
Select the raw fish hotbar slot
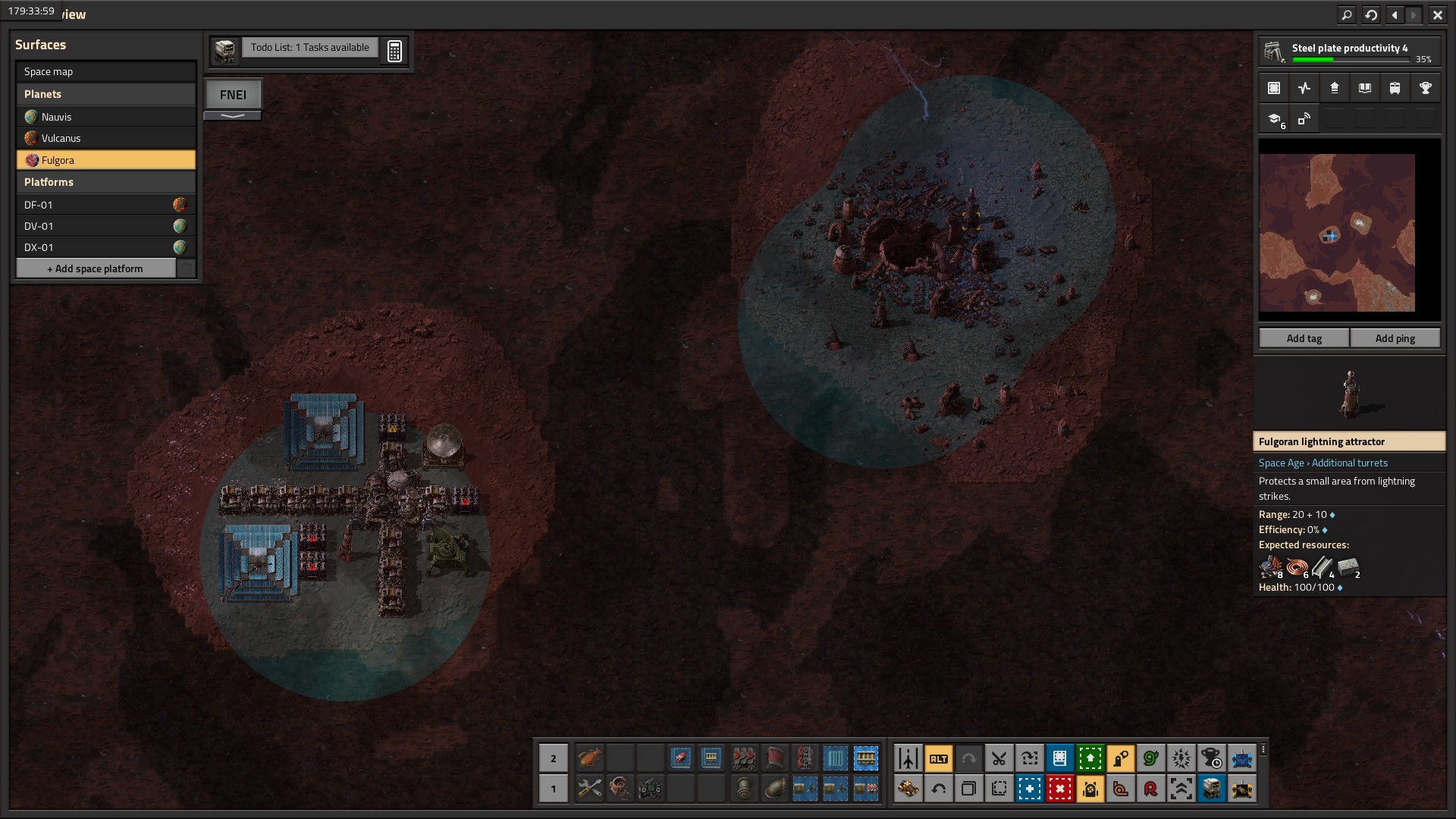[589, 758]
